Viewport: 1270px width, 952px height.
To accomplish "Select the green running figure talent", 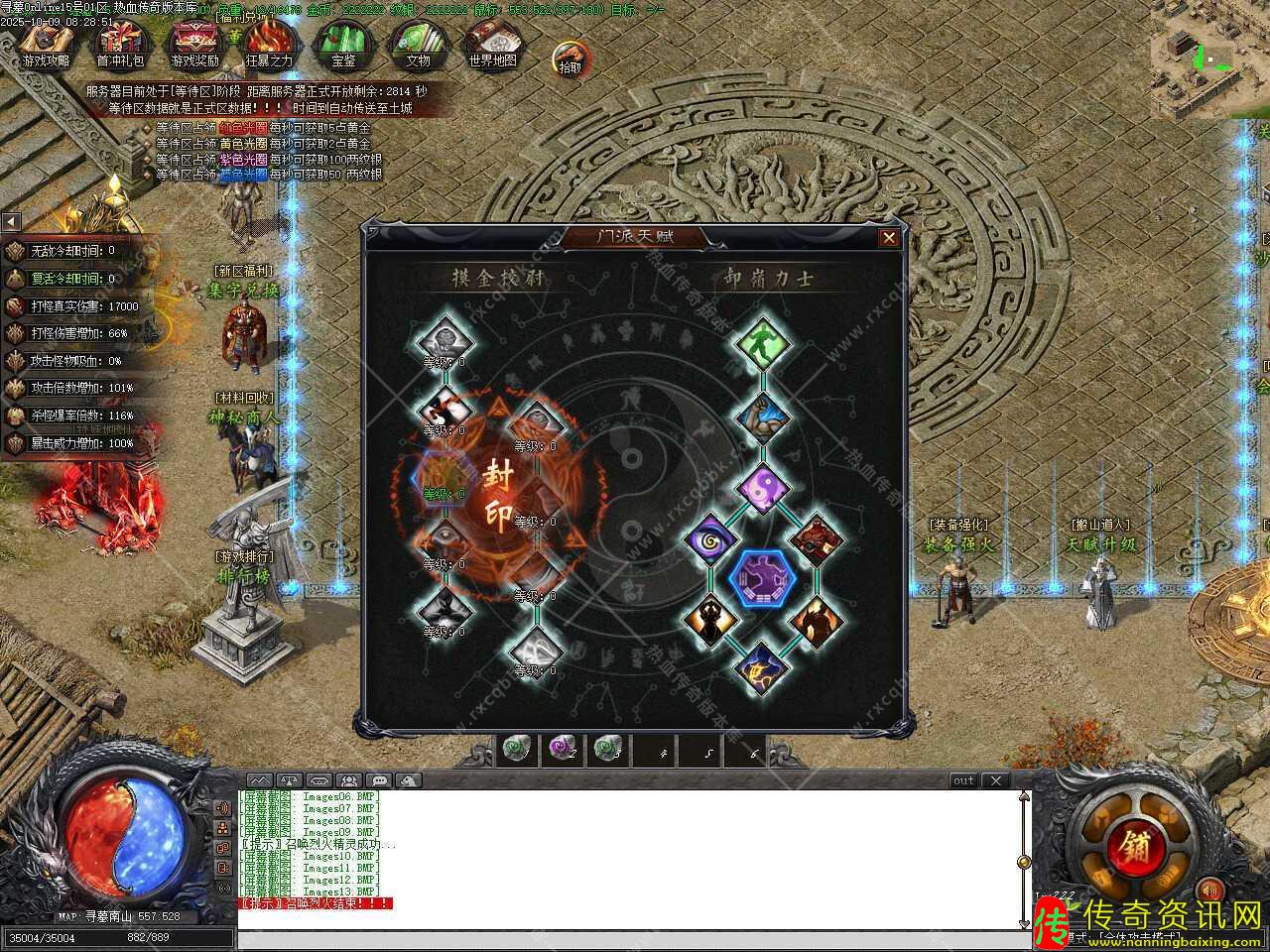I will [x=764, y=343].
